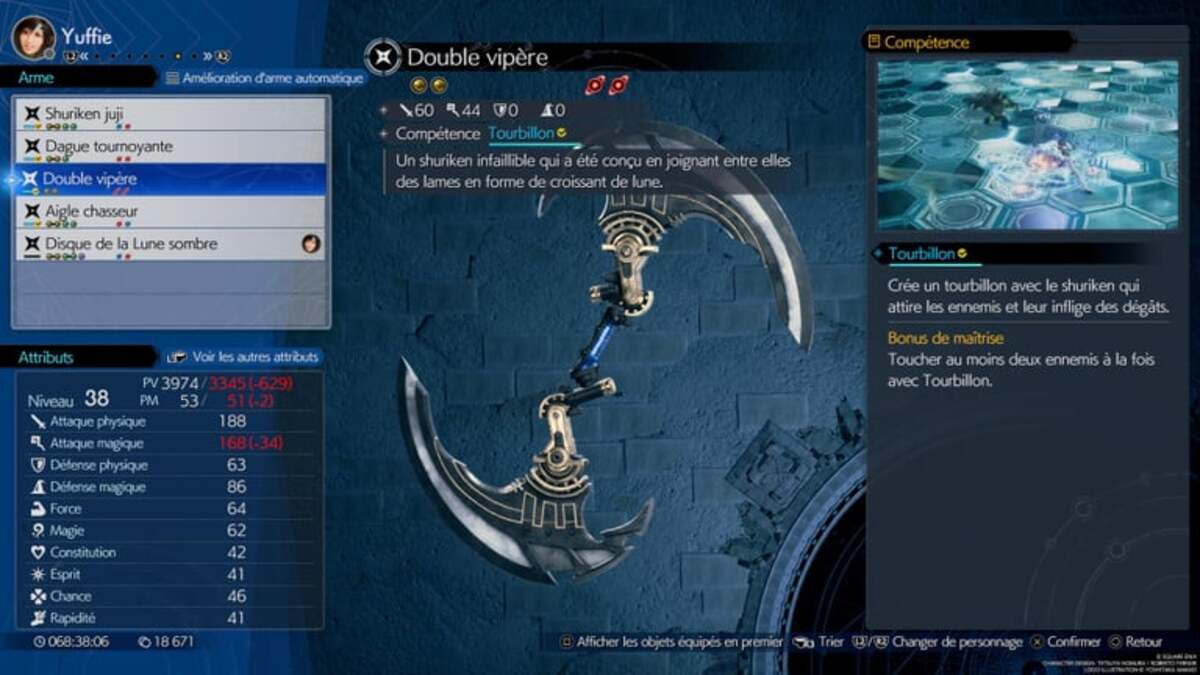This screenshot has width=1200, height=675.
Task: Go back with Retour
Action: click(x=1135, y=642)
